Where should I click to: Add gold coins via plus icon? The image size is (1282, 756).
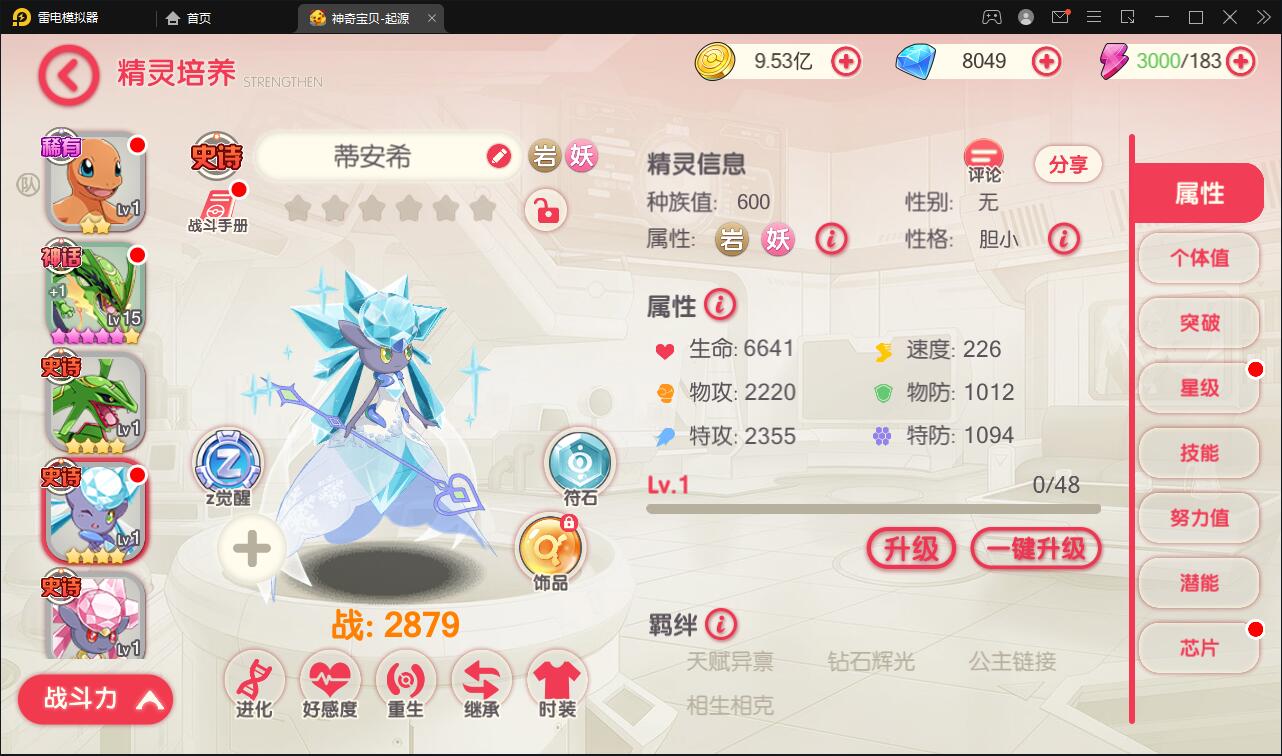(846, 61)
